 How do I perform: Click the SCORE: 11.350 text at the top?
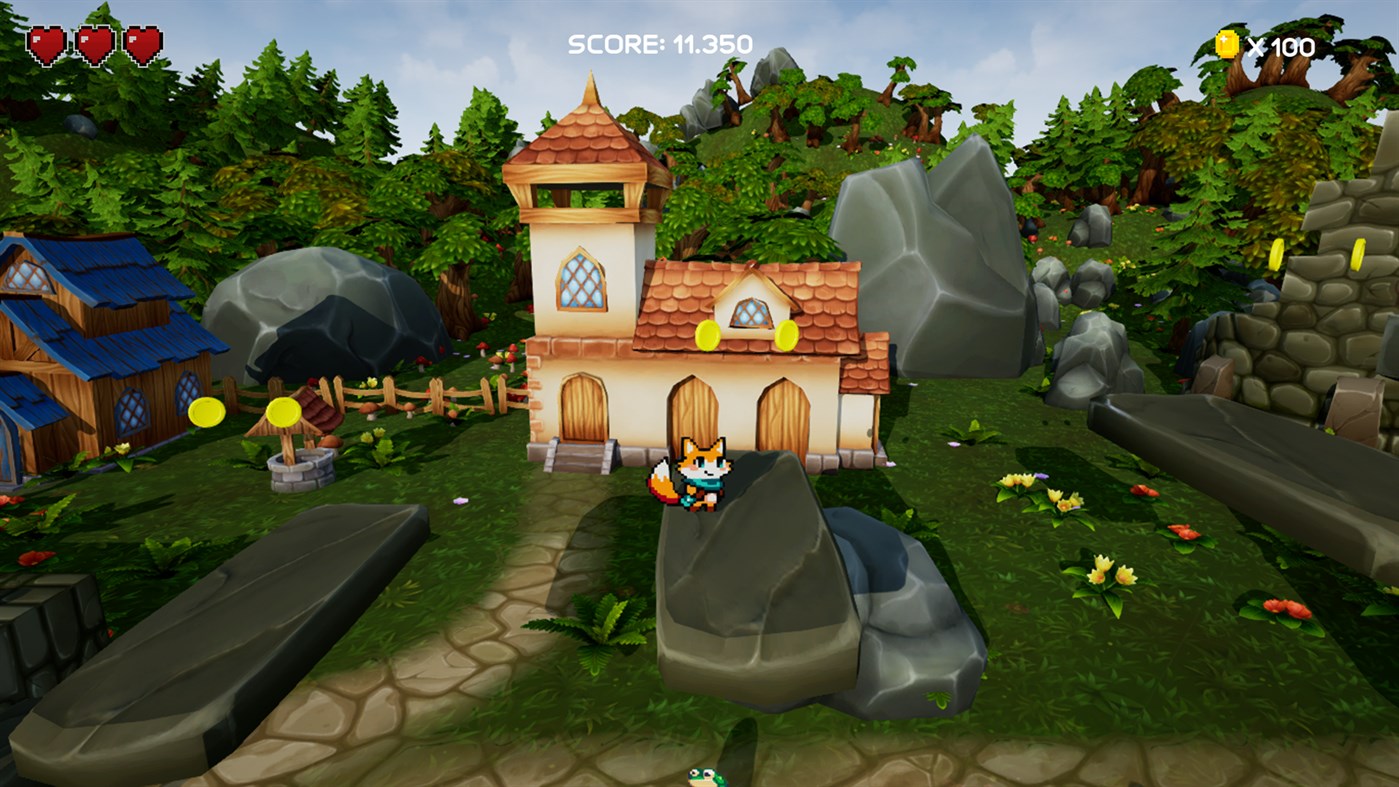pyautogui.click(x=660, y=43)
